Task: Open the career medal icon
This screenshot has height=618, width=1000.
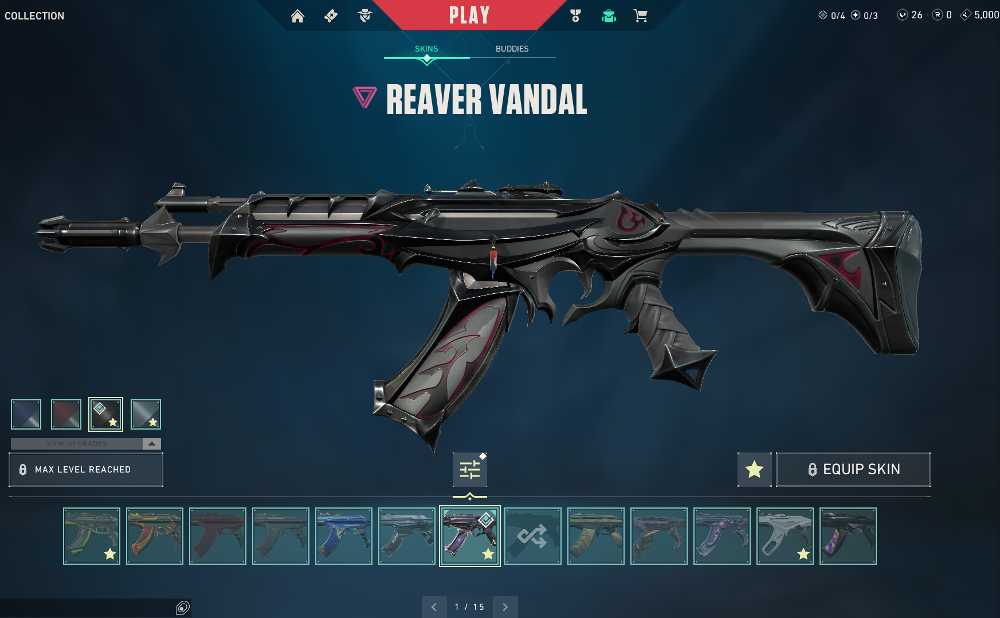Action: [575, 16]
